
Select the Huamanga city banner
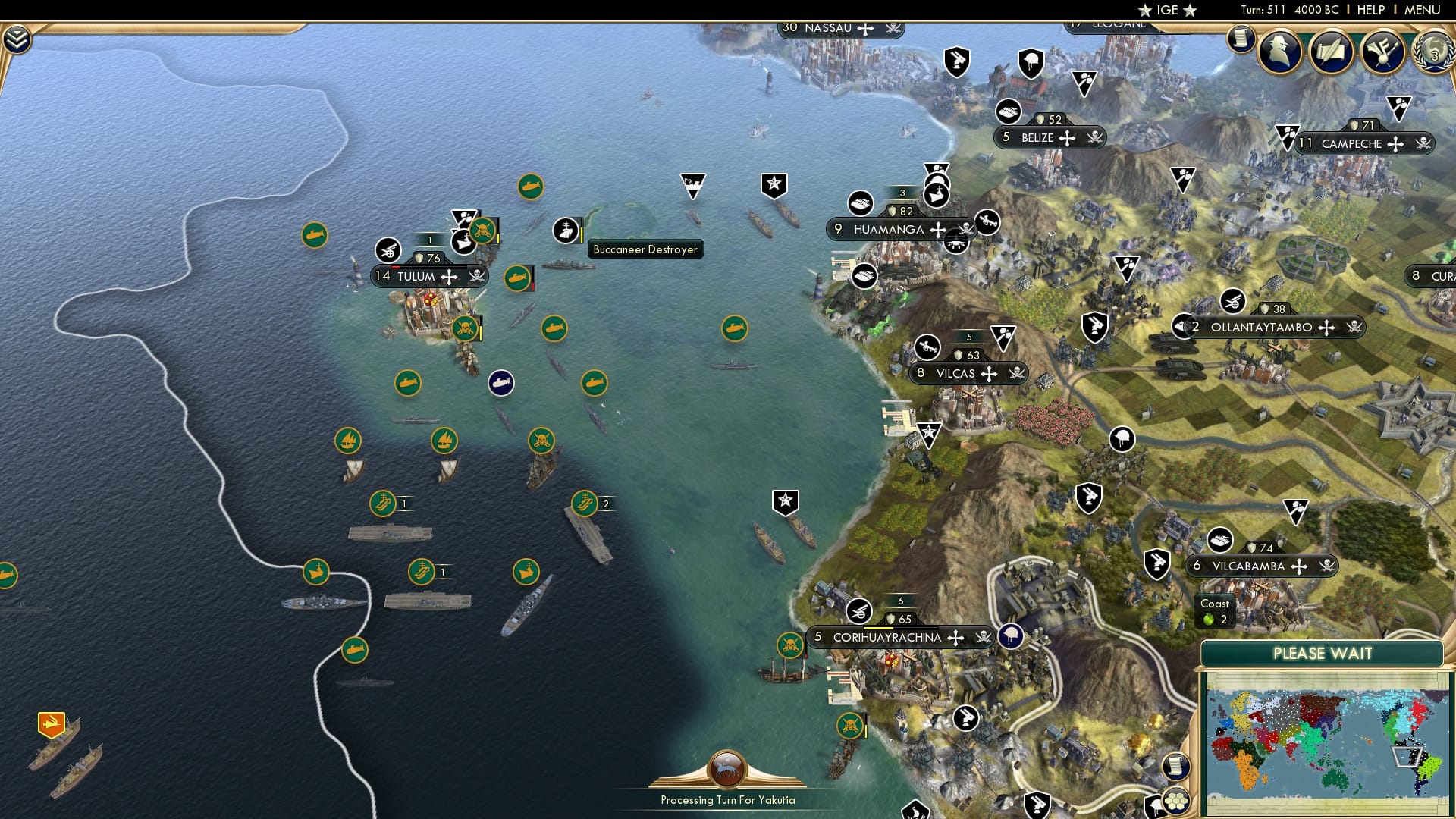pos(886,228)
